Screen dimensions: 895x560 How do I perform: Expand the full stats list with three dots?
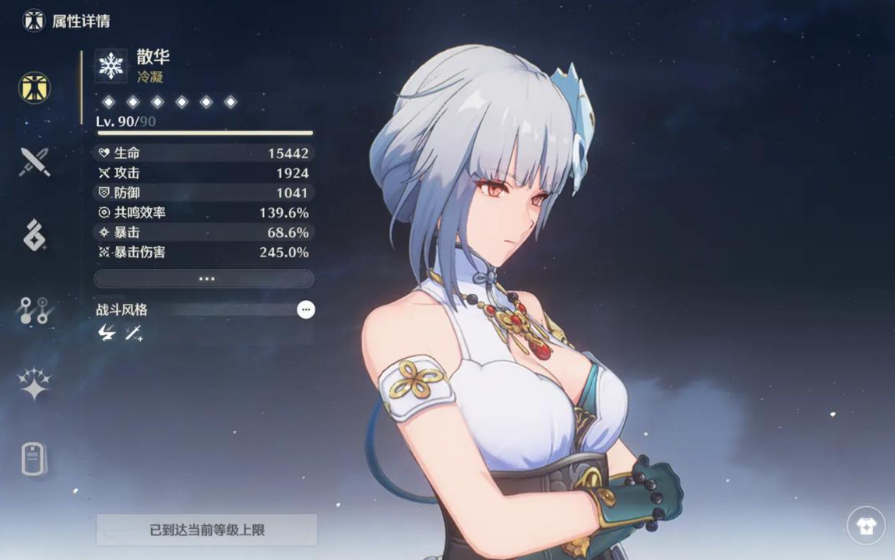pos(204,279)
